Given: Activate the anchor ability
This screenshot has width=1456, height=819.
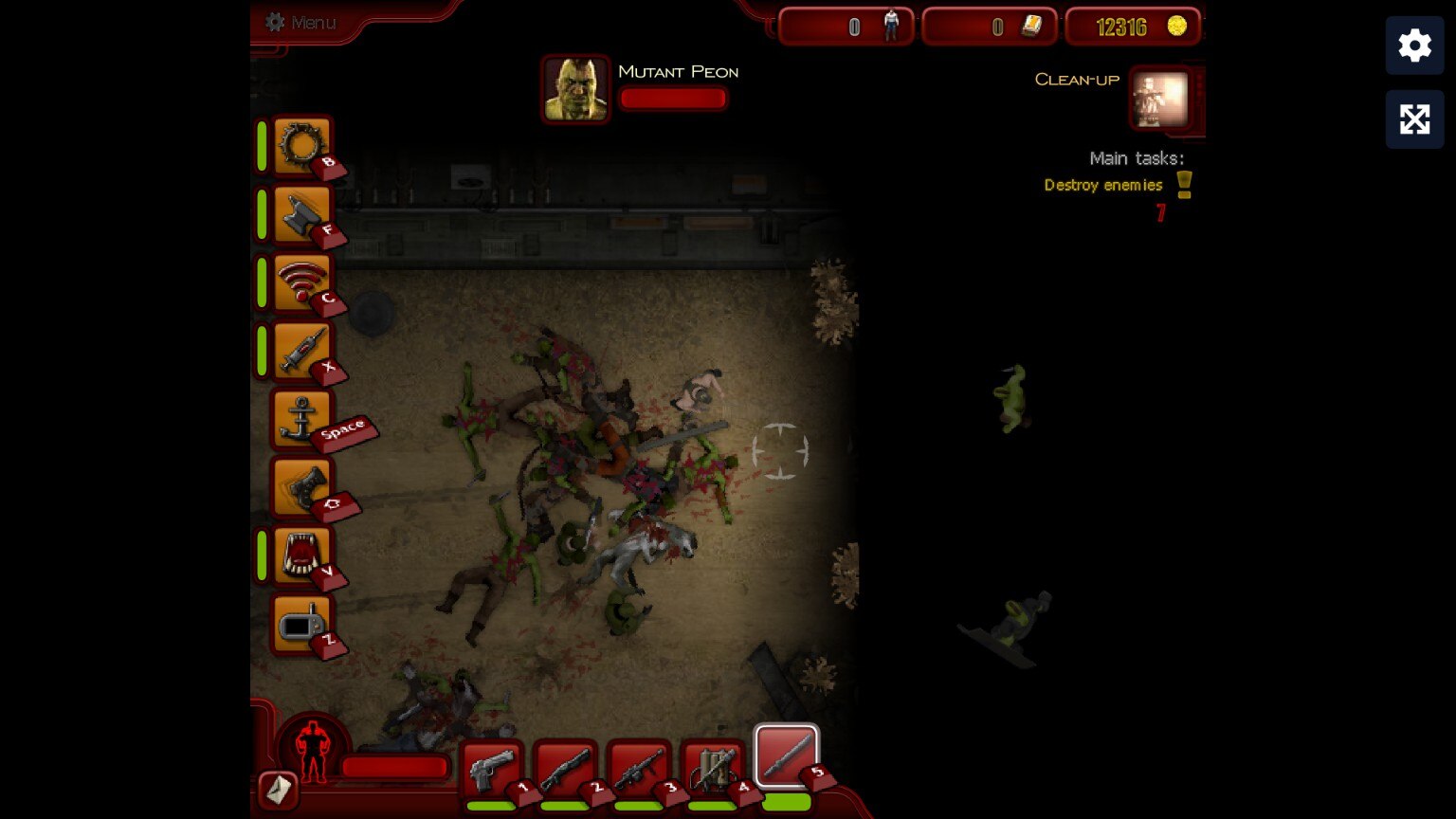Looking at the screenshot, I should 302,419.
